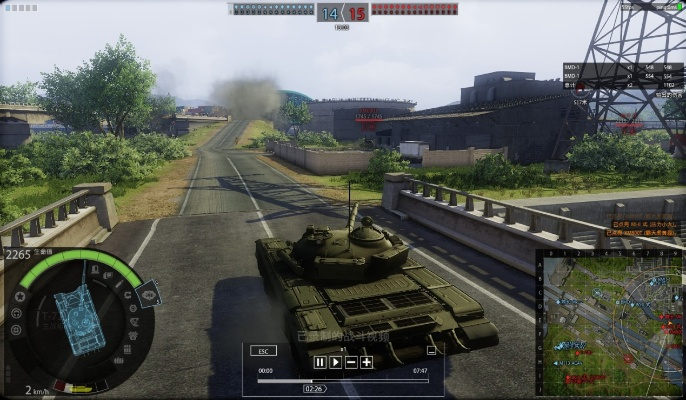The width and height of the screenshot is (686, 400).
Task: Click the ESC button on the replay panel
Action: 264,351
